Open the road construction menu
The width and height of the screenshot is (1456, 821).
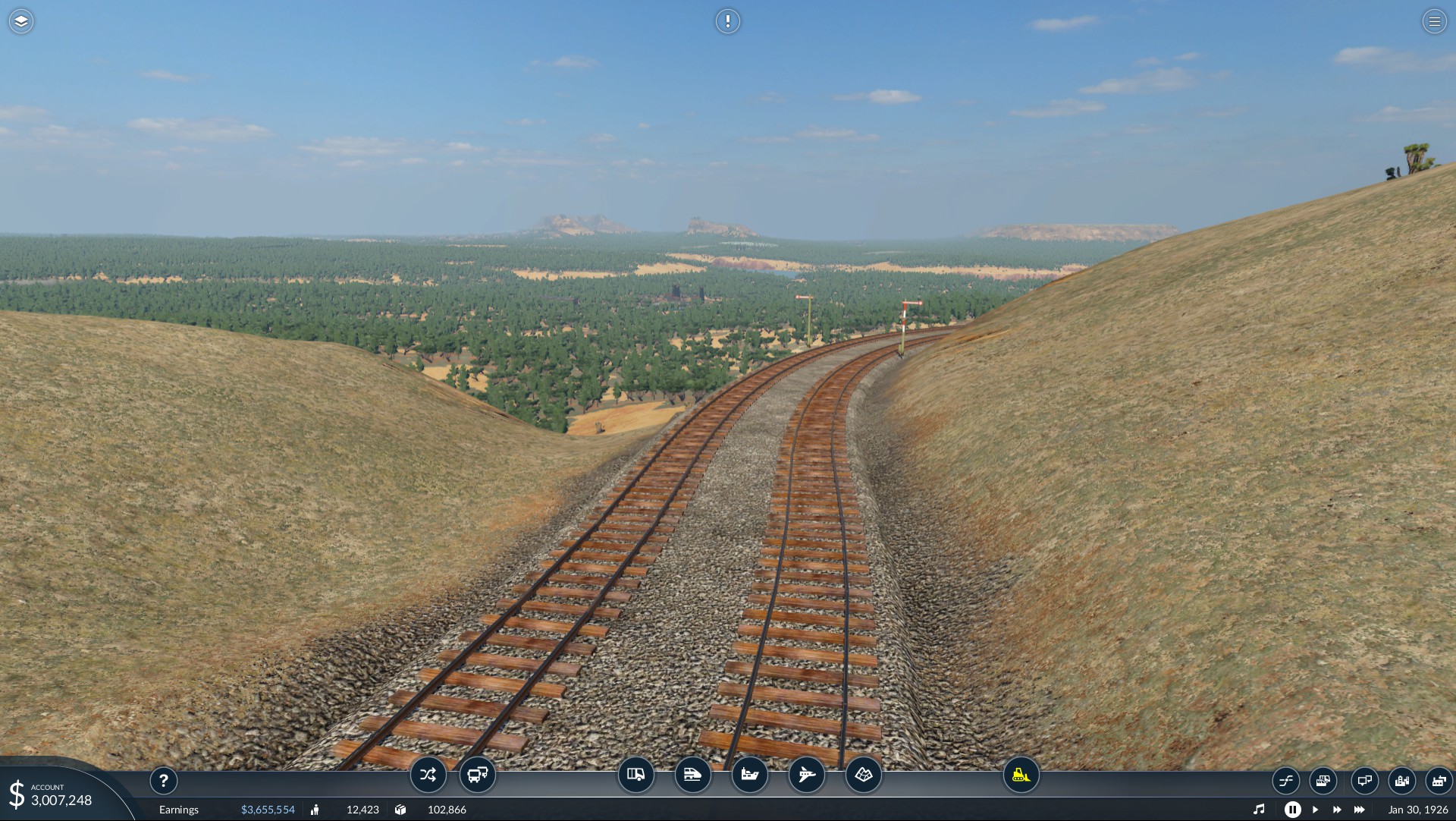(636, 775)
